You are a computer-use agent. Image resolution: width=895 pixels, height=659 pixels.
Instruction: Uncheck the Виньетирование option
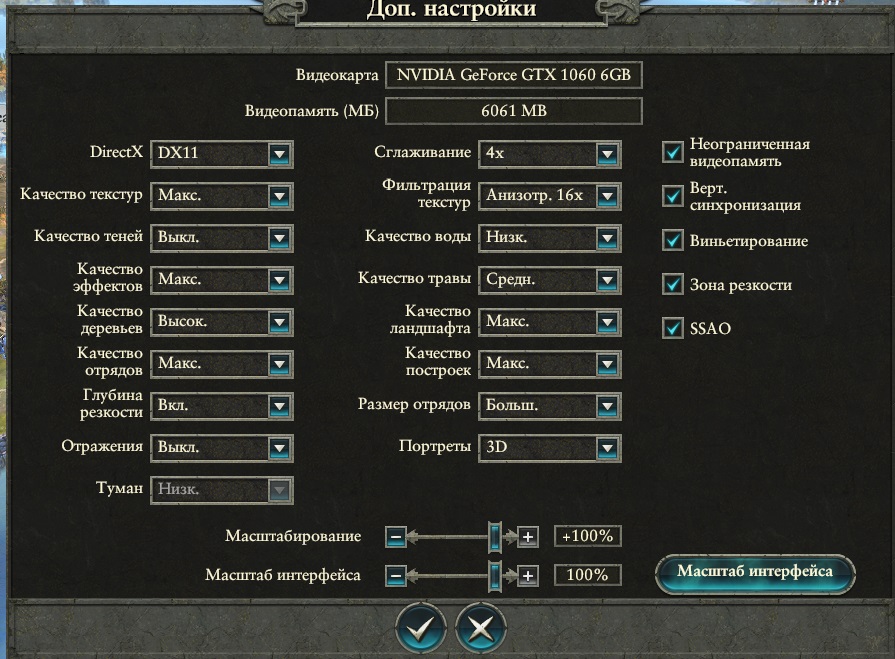point(672,241)
